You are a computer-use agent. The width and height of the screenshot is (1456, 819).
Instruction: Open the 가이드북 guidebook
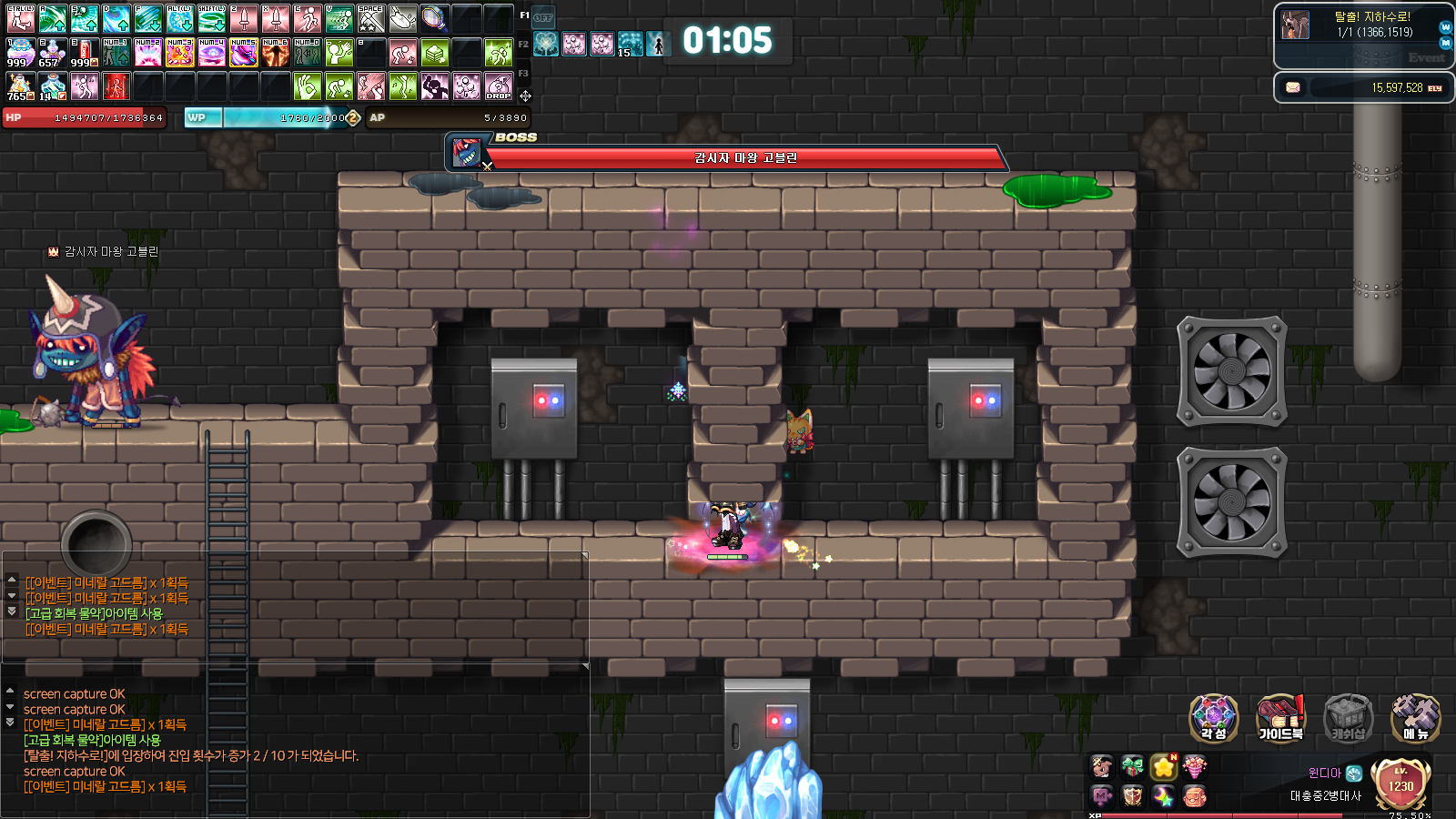pyautogui.click(x=1280, y=717)
